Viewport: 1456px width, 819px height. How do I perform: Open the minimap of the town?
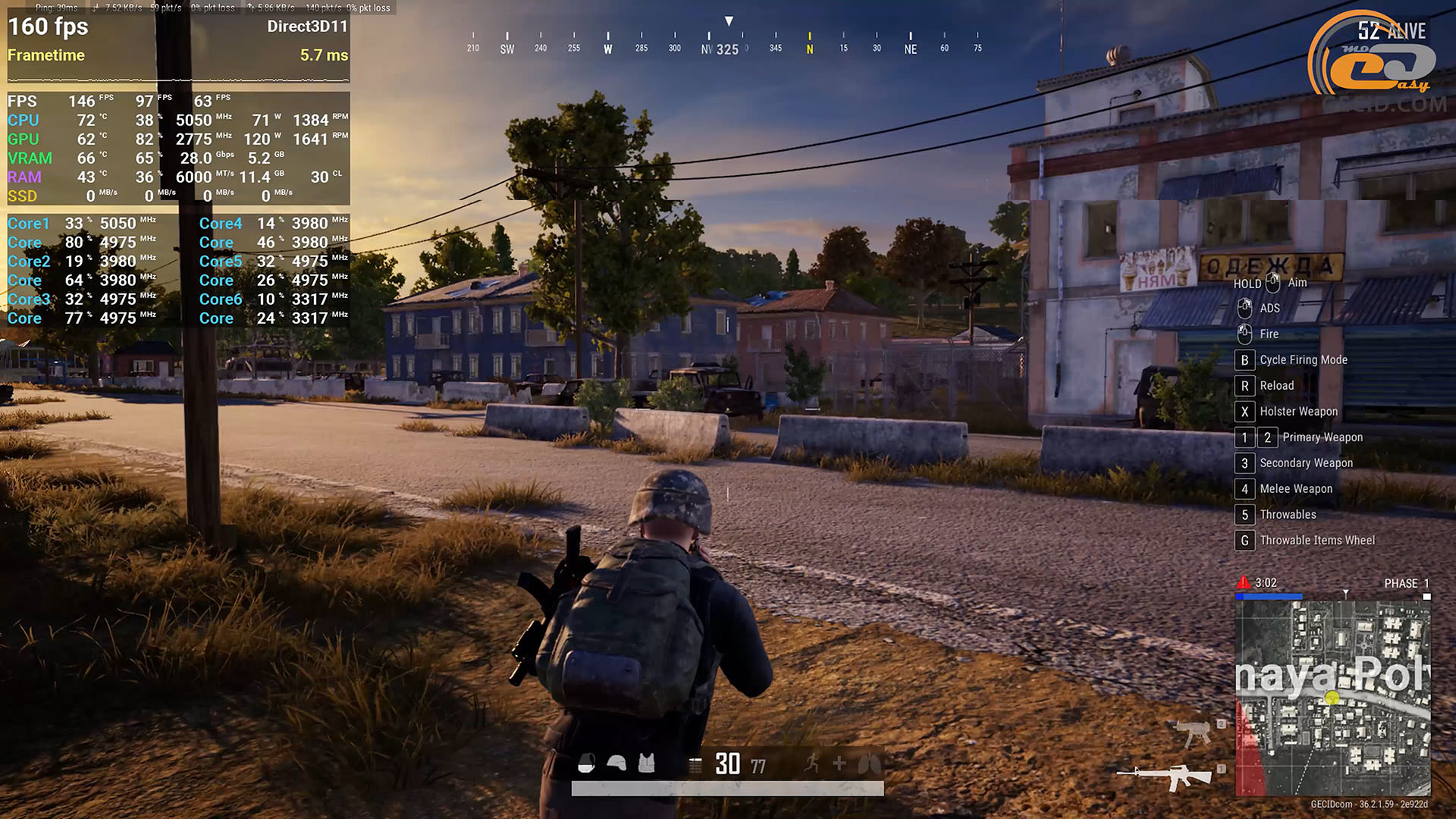(1332, 698)
